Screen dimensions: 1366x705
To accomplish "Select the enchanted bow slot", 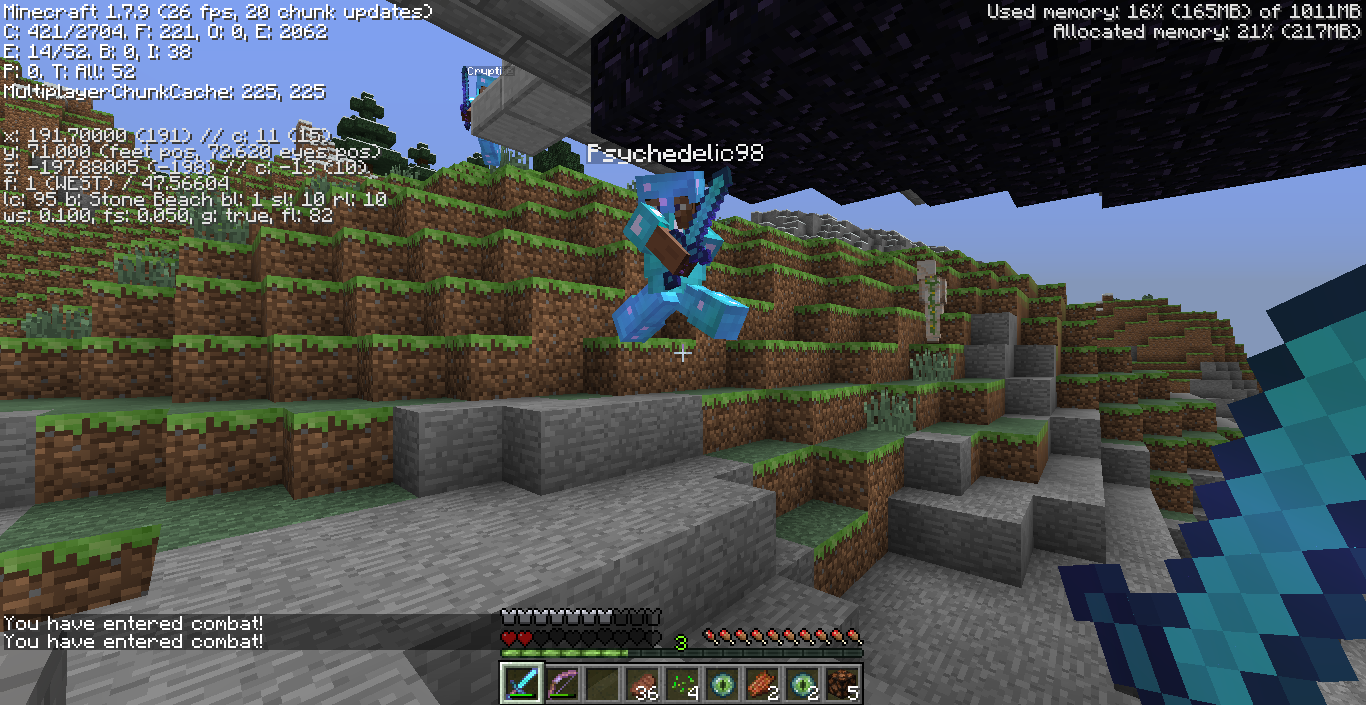I will (x=561, y=683).
